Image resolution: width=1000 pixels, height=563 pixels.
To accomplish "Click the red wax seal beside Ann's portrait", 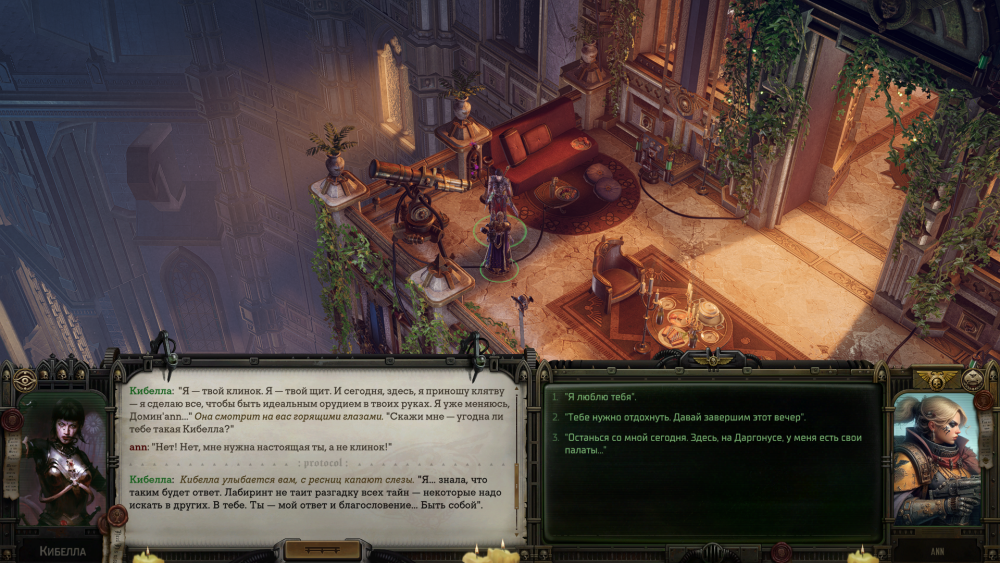I will 983,401.
